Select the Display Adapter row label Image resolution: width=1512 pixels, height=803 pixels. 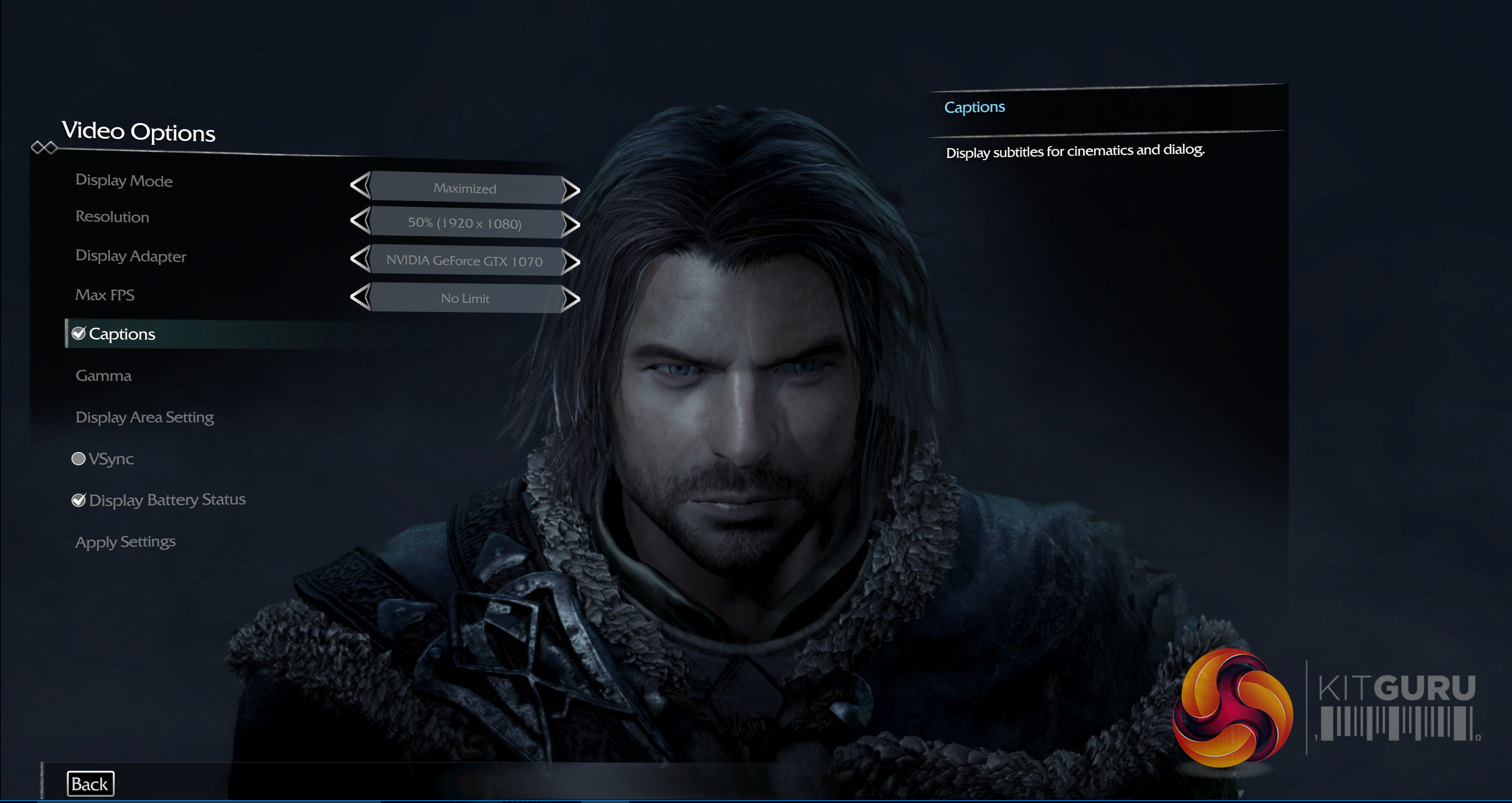[x=130, y=256]
